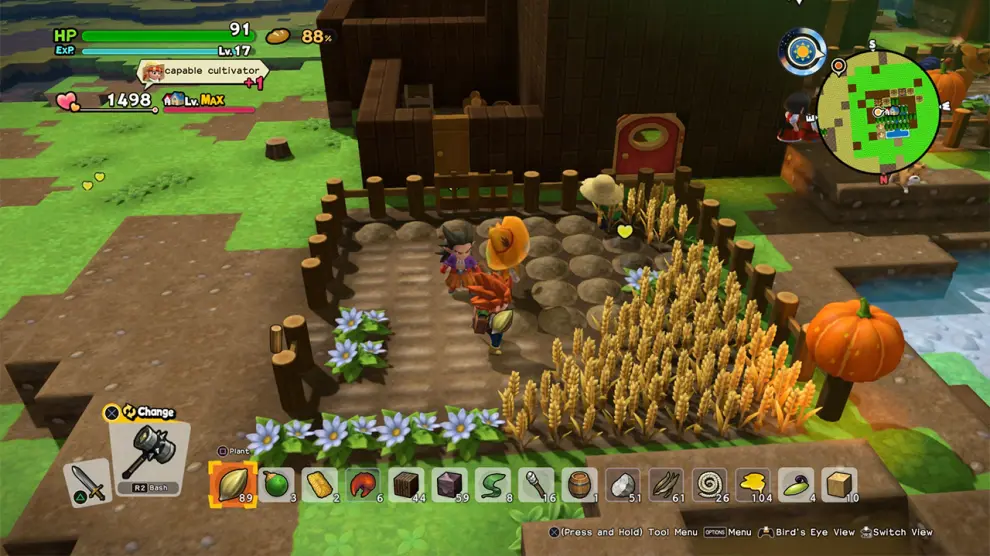Switch to the sword weapon icon
990x556 pixels.
[87, 484]
